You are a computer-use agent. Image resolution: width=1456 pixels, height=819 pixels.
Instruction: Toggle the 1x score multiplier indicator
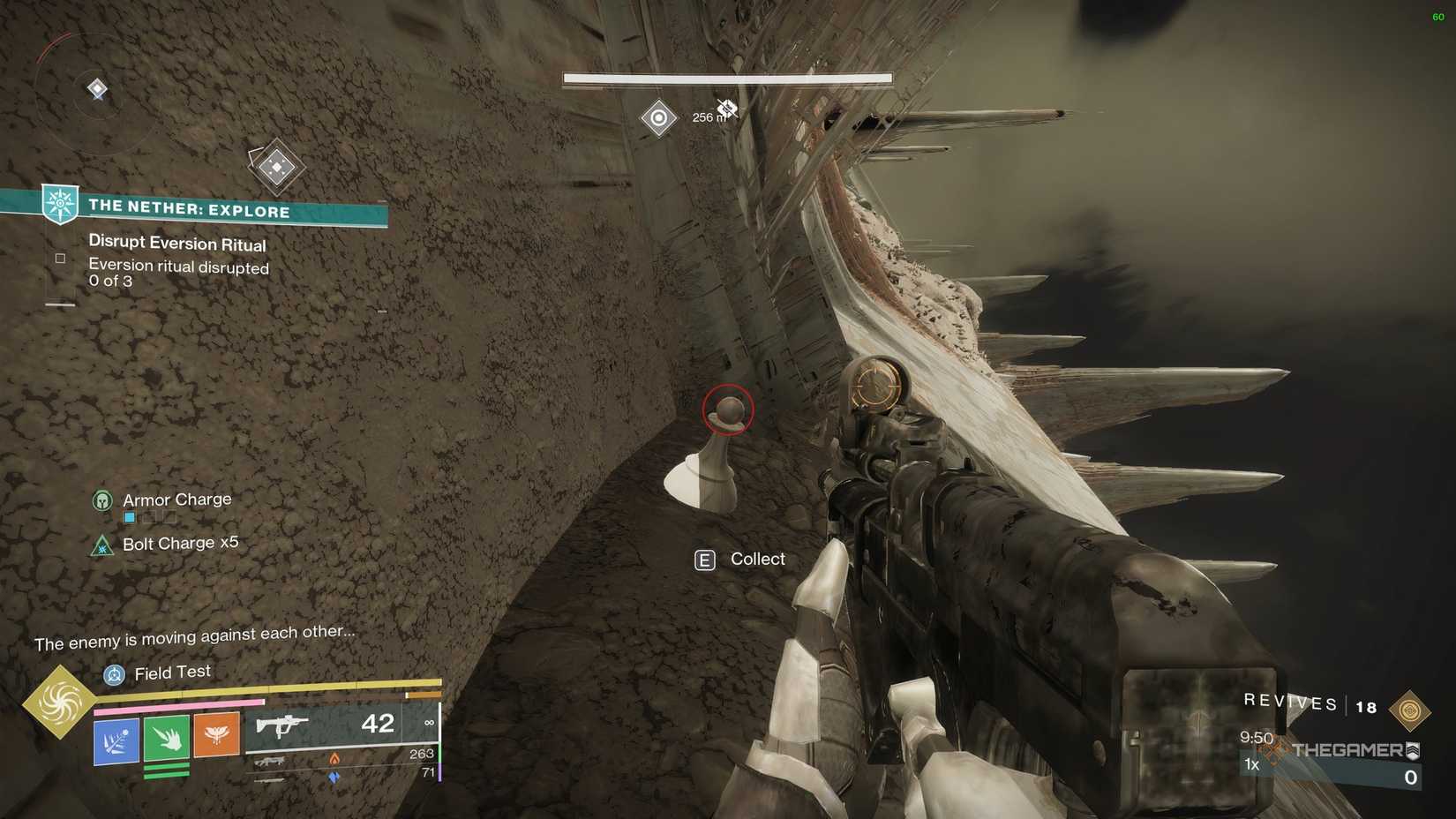click(x=1251, y=764)
